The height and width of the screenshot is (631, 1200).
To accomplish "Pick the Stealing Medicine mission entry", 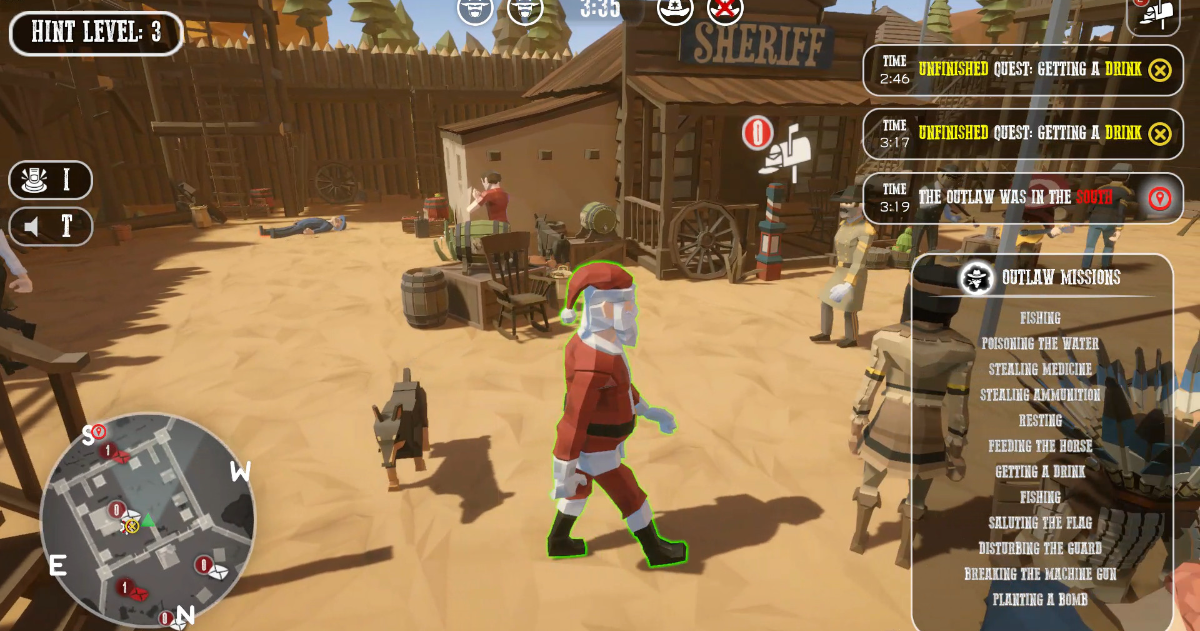I will pyautogui.click(x=1040, y=369).
